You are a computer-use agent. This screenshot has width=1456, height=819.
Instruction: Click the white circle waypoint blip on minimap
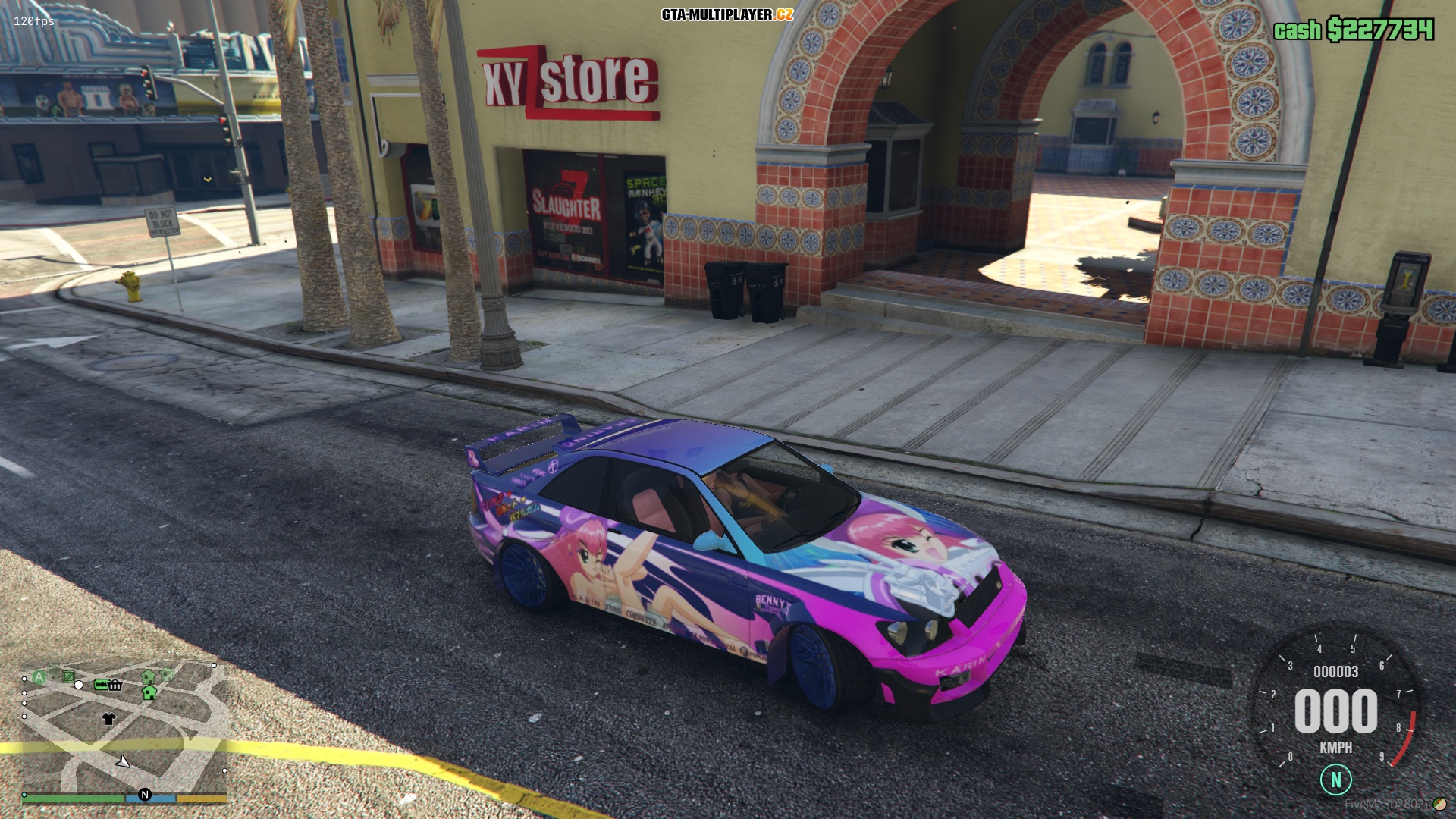click(79, 685)
